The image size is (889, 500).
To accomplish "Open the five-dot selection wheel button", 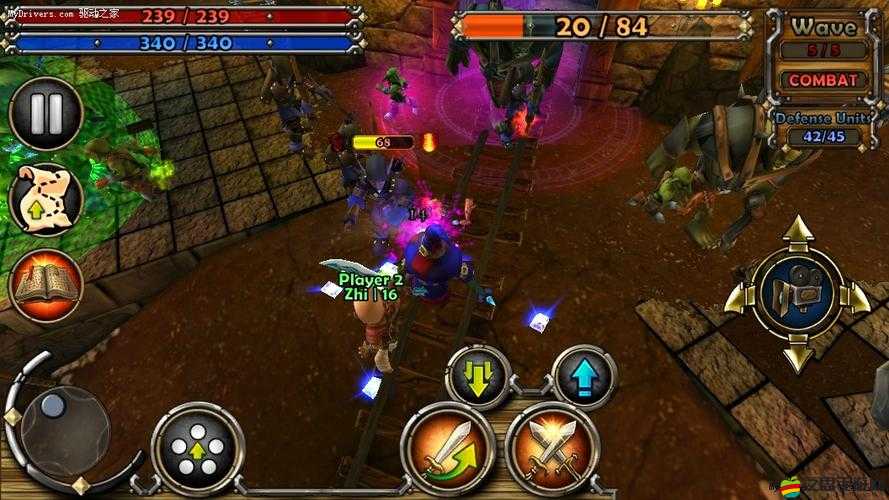I will coord(198,448).
